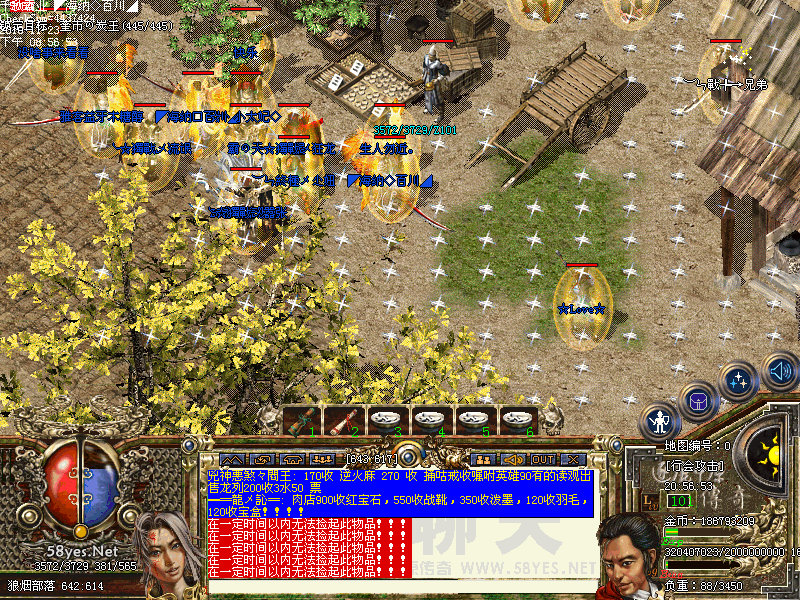Click the OUT button on chat bar
The width and height of the screenshot is (800, 600).
[x=542, y=459]
